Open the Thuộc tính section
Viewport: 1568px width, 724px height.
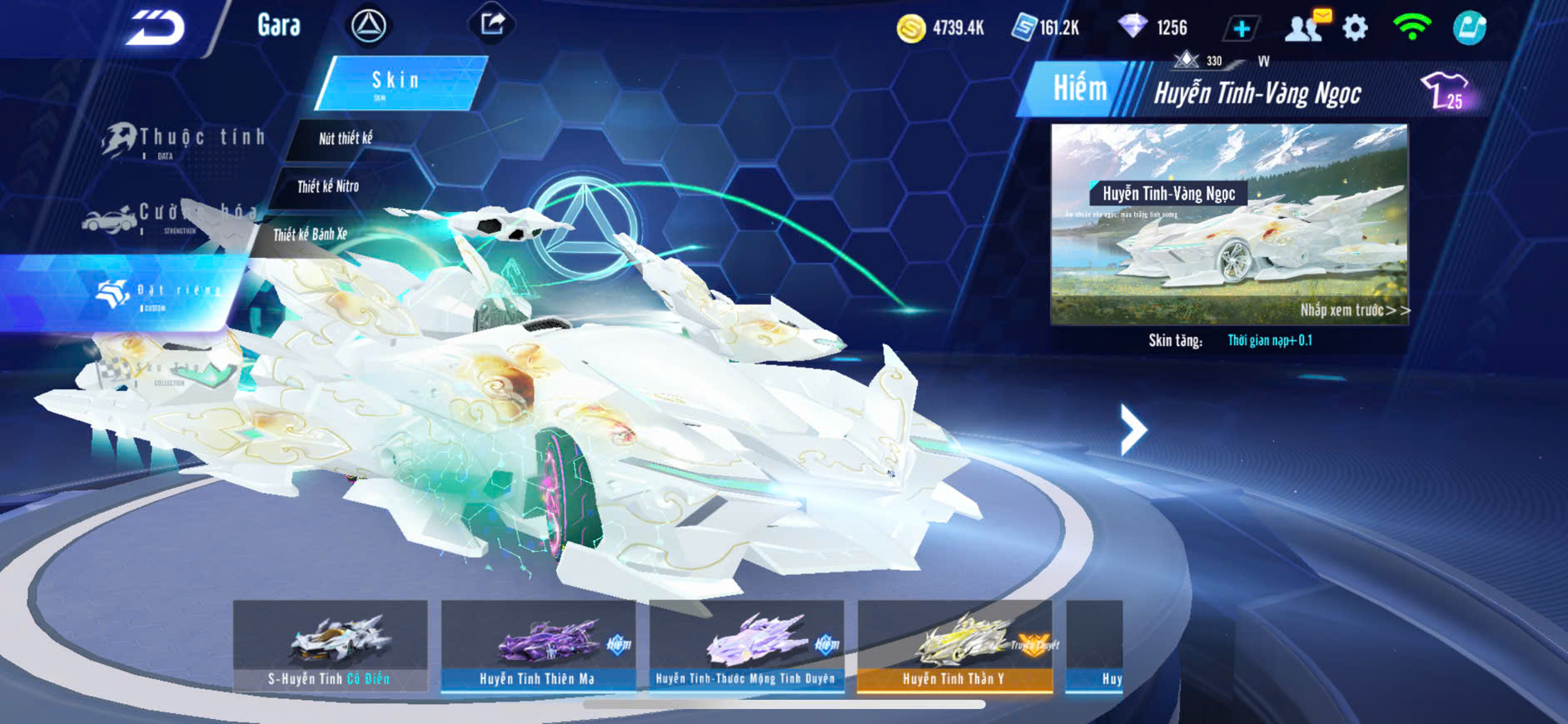coord(183,140)
